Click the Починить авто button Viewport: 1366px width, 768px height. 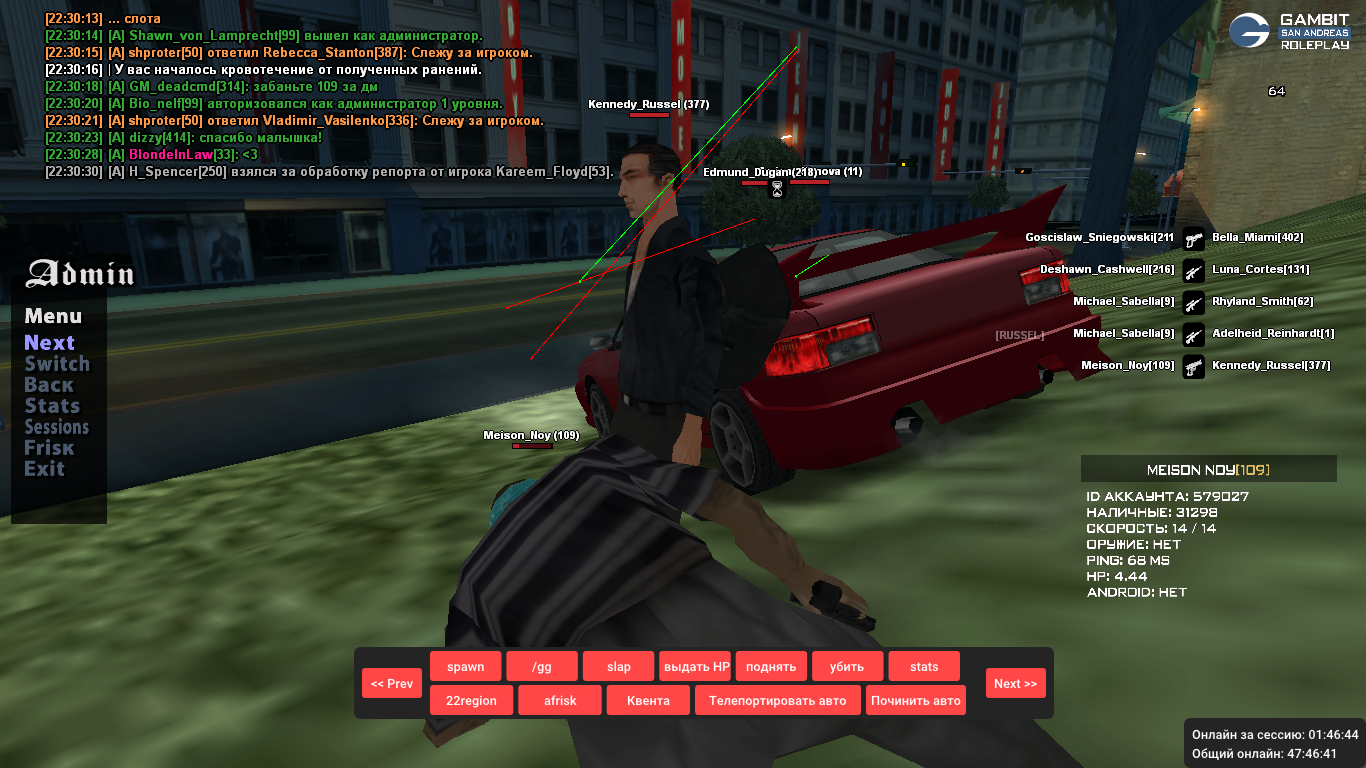pos(916,701)
